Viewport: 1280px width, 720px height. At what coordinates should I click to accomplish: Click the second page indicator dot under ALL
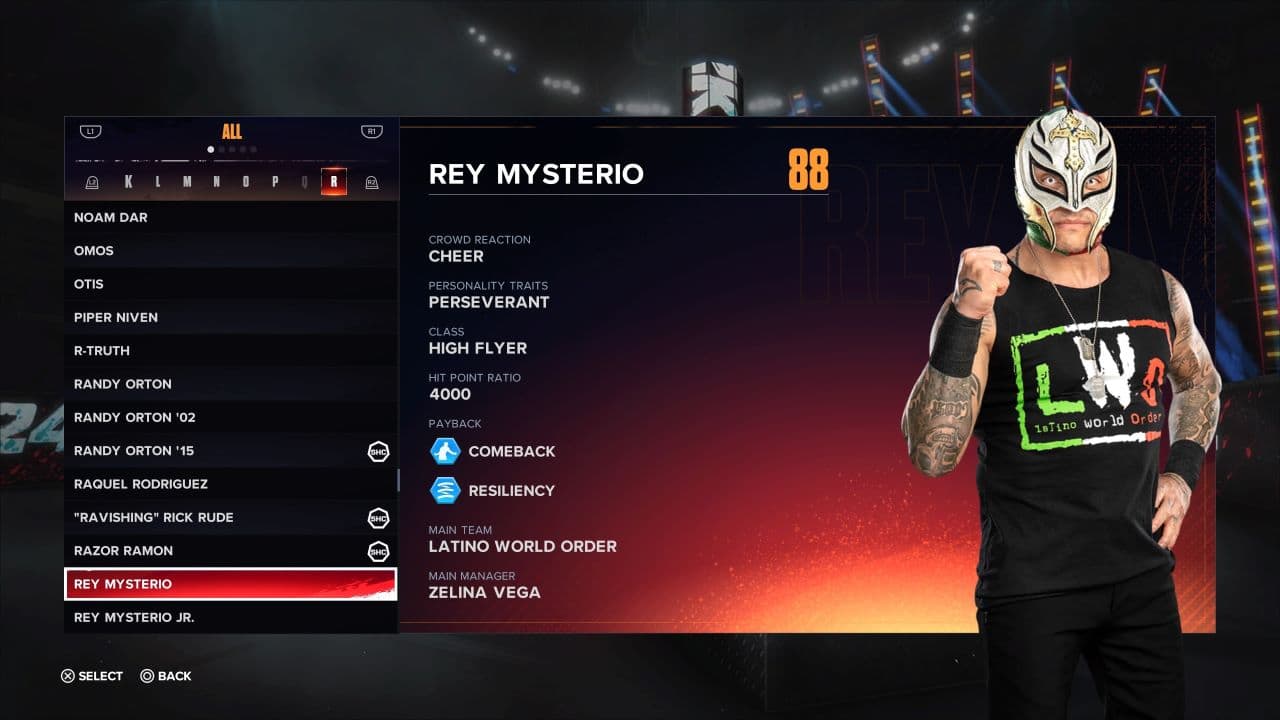click(222, 150)
